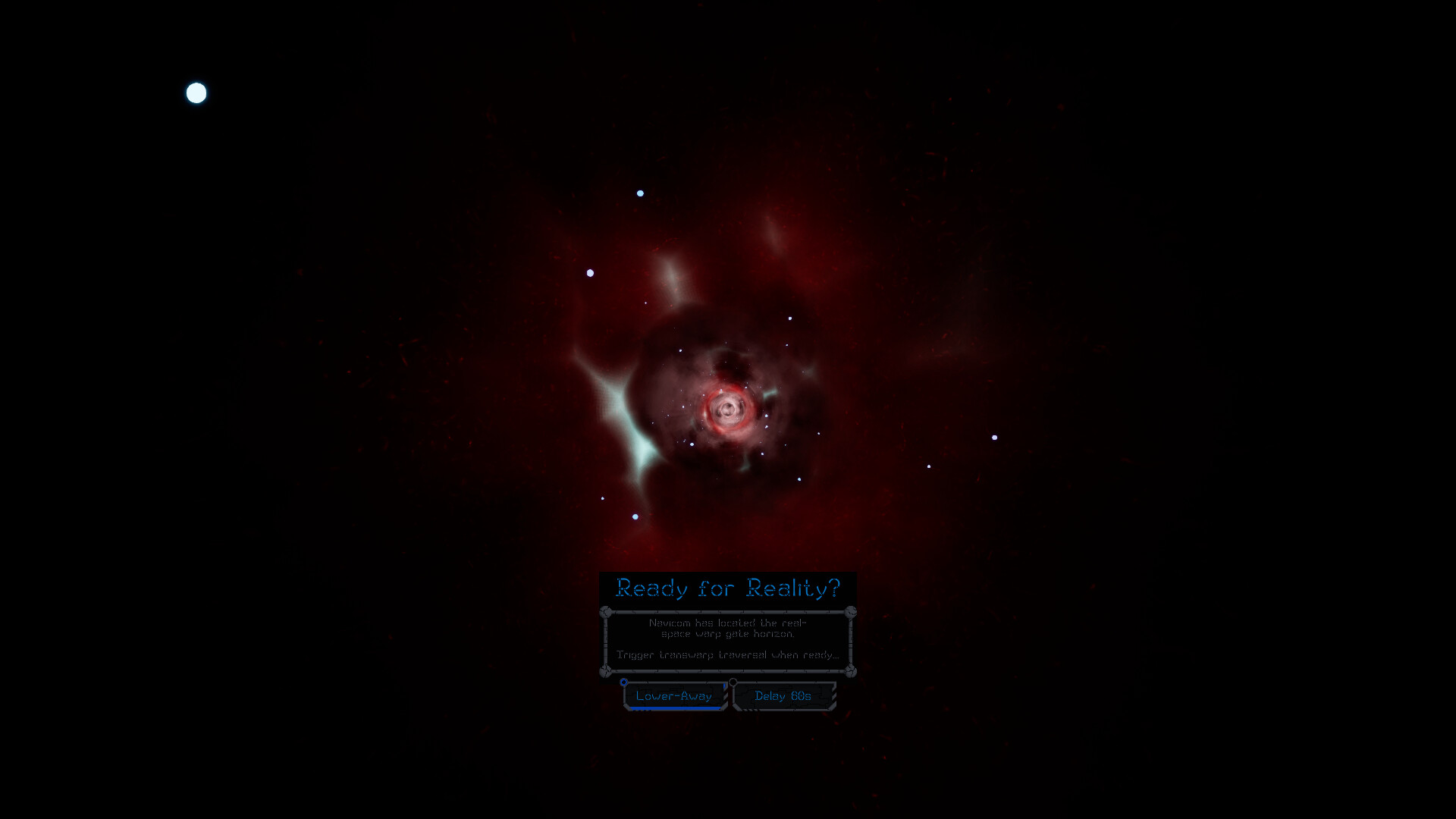1456x819 pixels.
Task: Click the bottom-left rivet of the message panel
Action: [604, 673]
